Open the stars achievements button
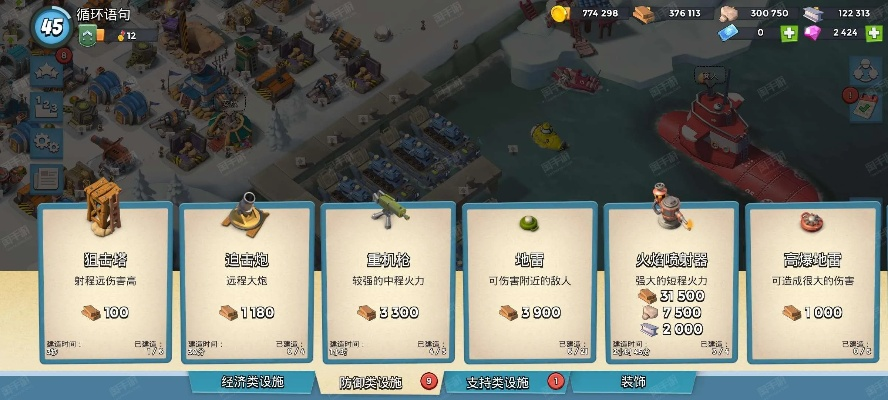The image size is (888, 400). pos(47,74)
